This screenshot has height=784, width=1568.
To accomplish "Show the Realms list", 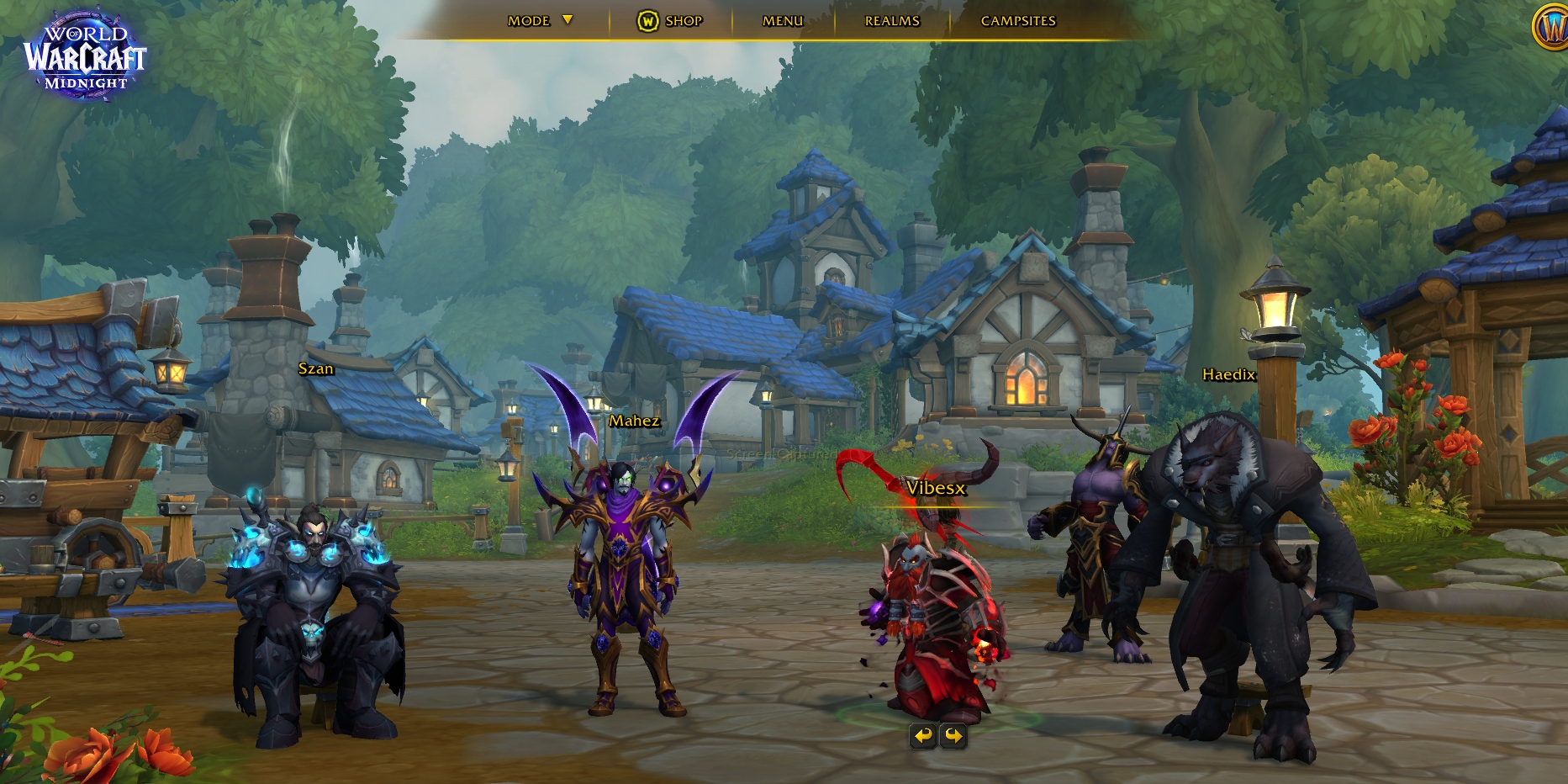I will coord(892,20).
